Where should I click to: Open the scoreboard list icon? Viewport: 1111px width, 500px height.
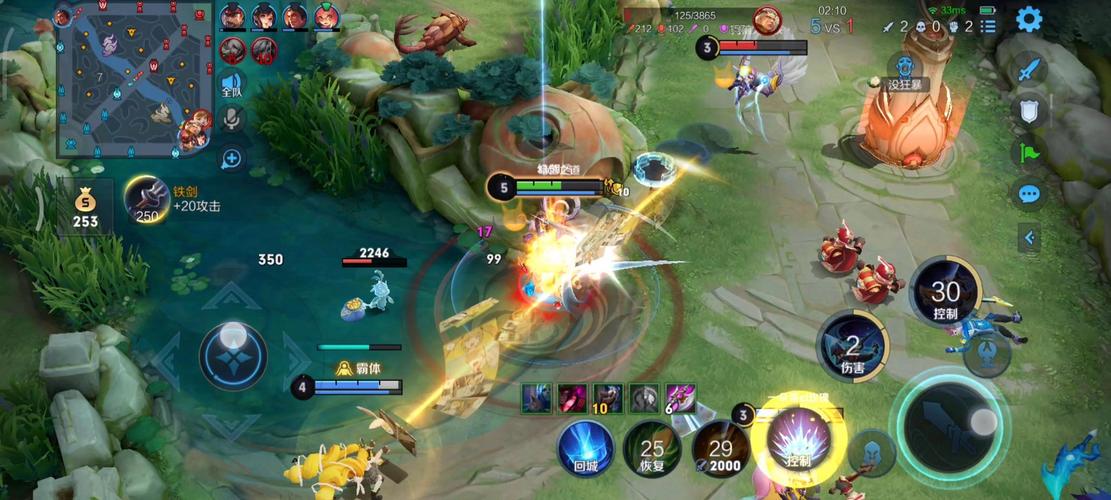(x=988, y=26)
